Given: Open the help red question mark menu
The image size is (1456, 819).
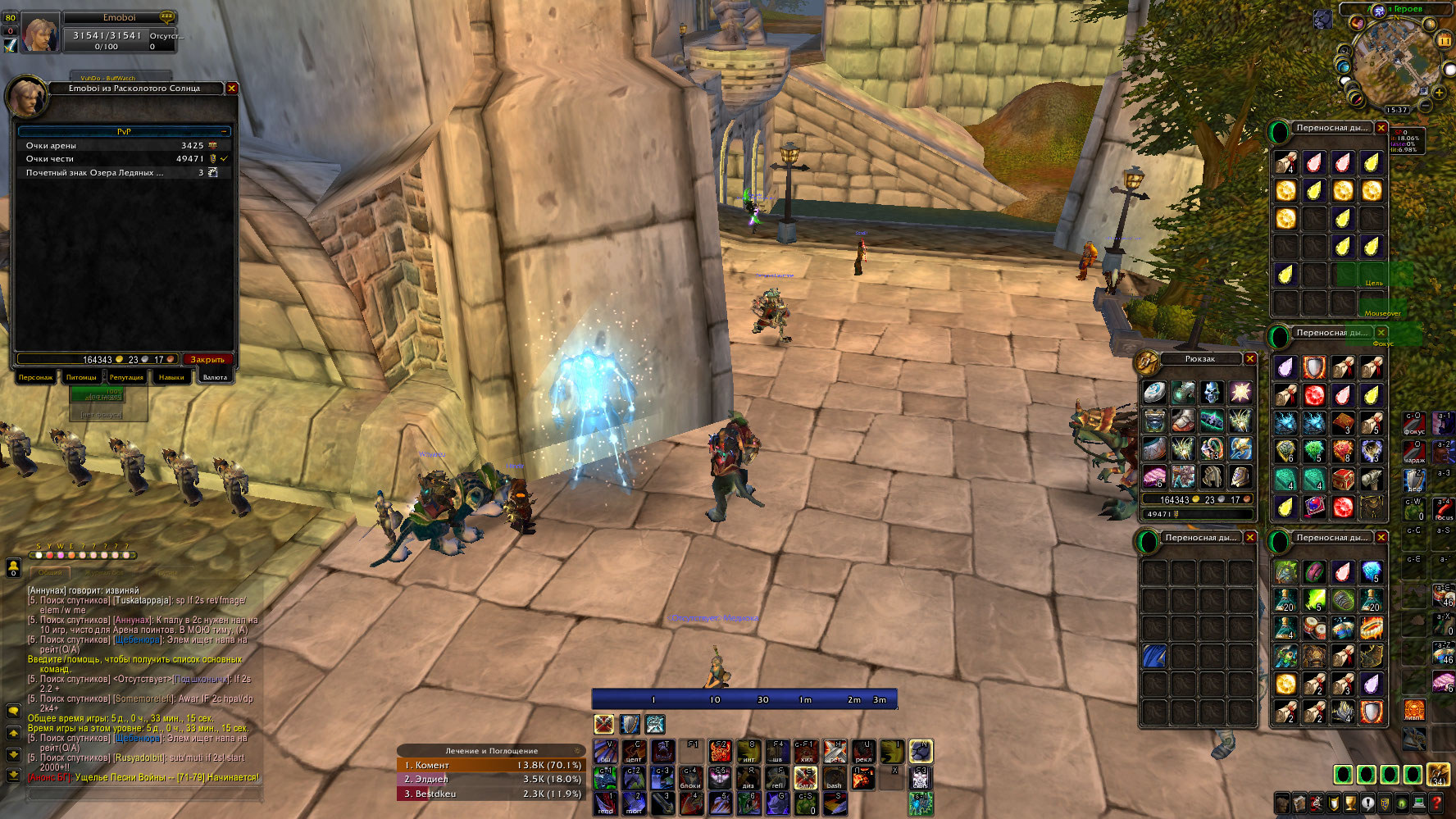Looking at the screenshot, I should click(x=1436, y=803).
